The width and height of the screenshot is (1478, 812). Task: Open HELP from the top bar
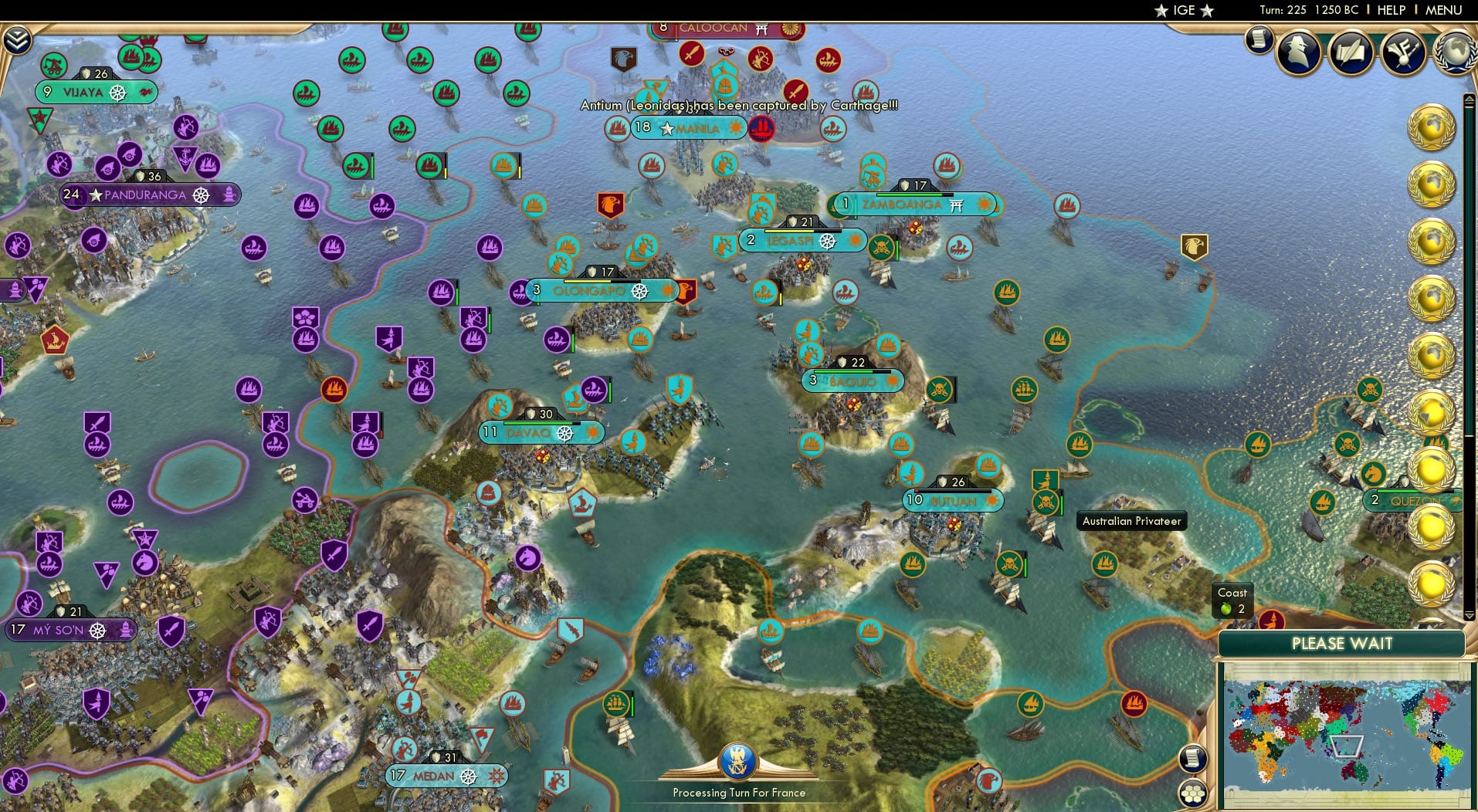1390,10
